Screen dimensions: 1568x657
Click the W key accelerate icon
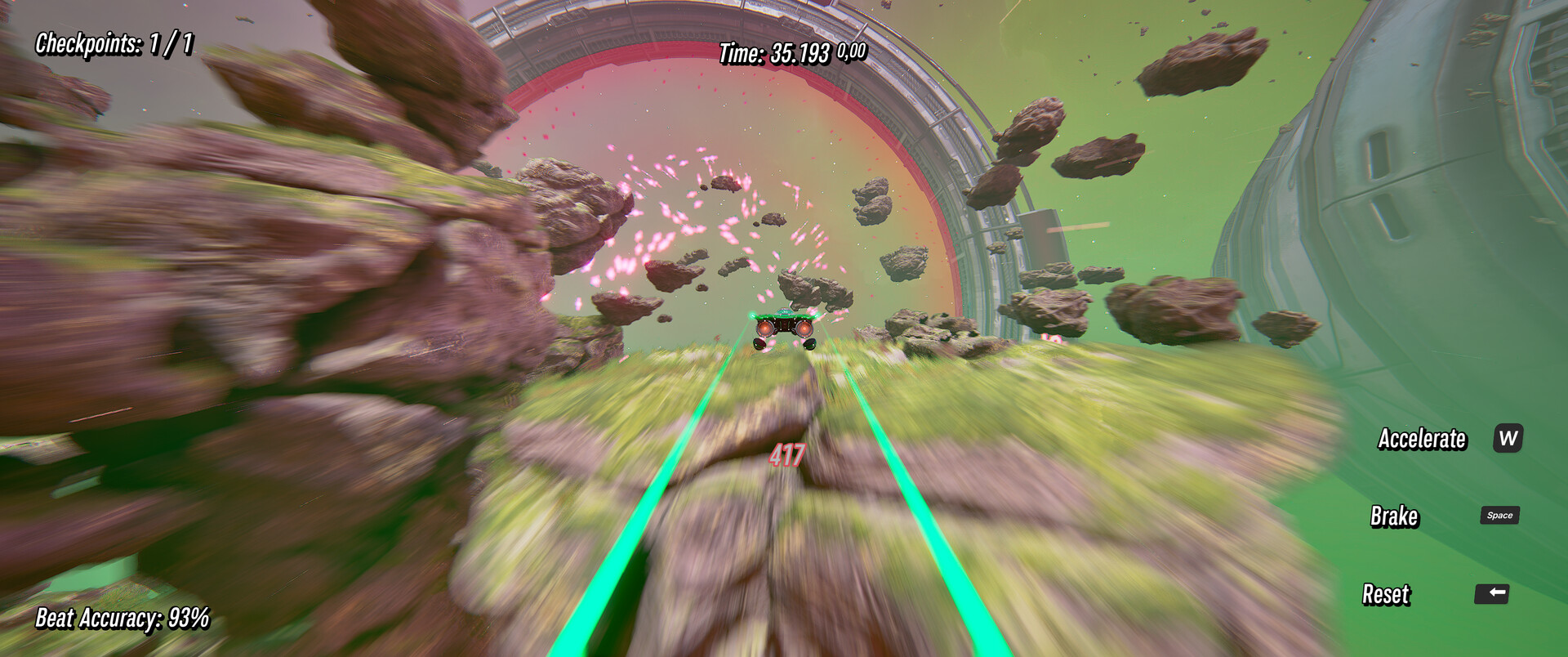(1508, 440)
